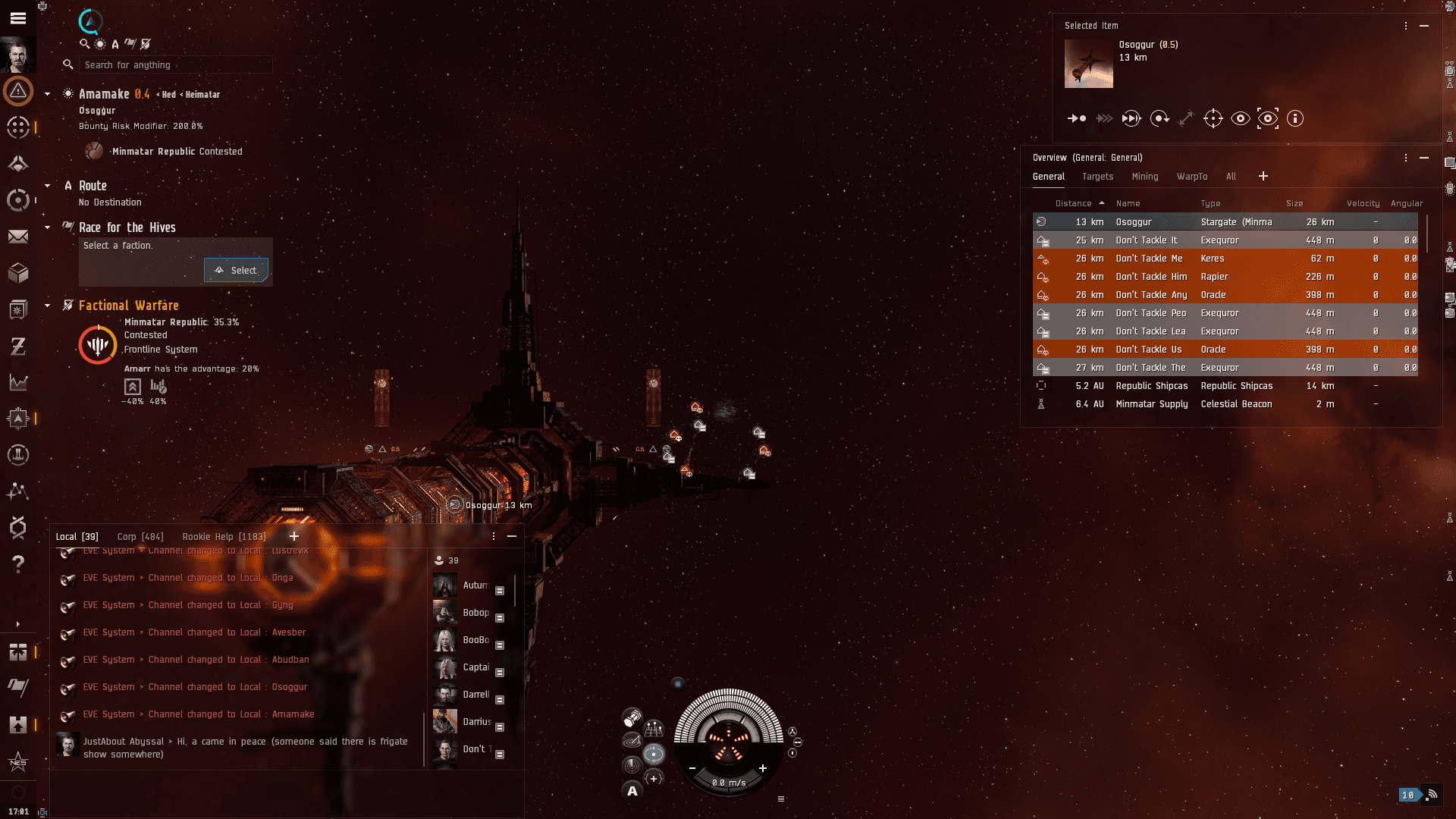Open the mail envelope icon
Viewport: 1456px width, 819px height.
(18, 237)
